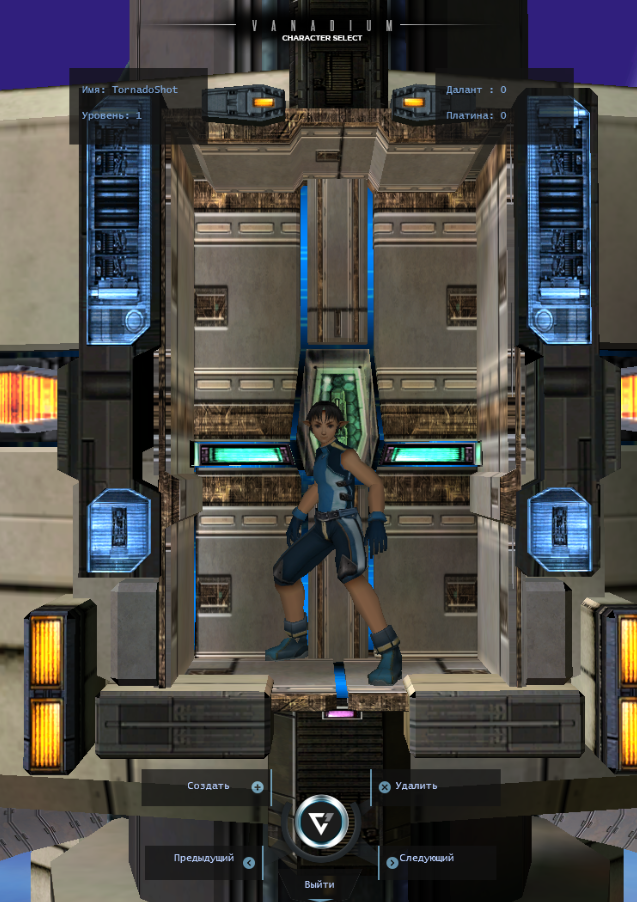The height and width of the screenshot is (902, 637).
Task: Click the round V emblem button
Action: pos(322,823)
